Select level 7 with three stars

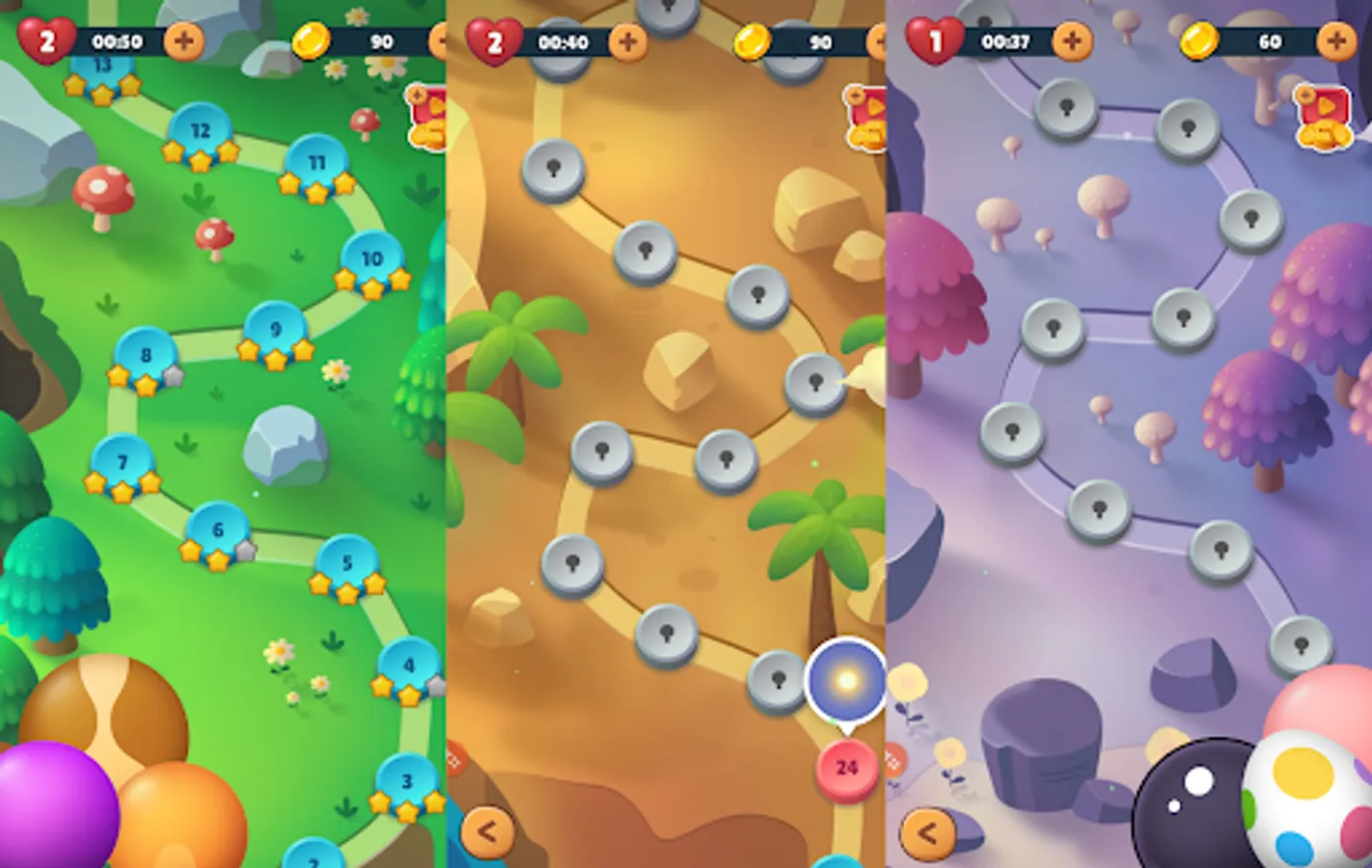123,461
